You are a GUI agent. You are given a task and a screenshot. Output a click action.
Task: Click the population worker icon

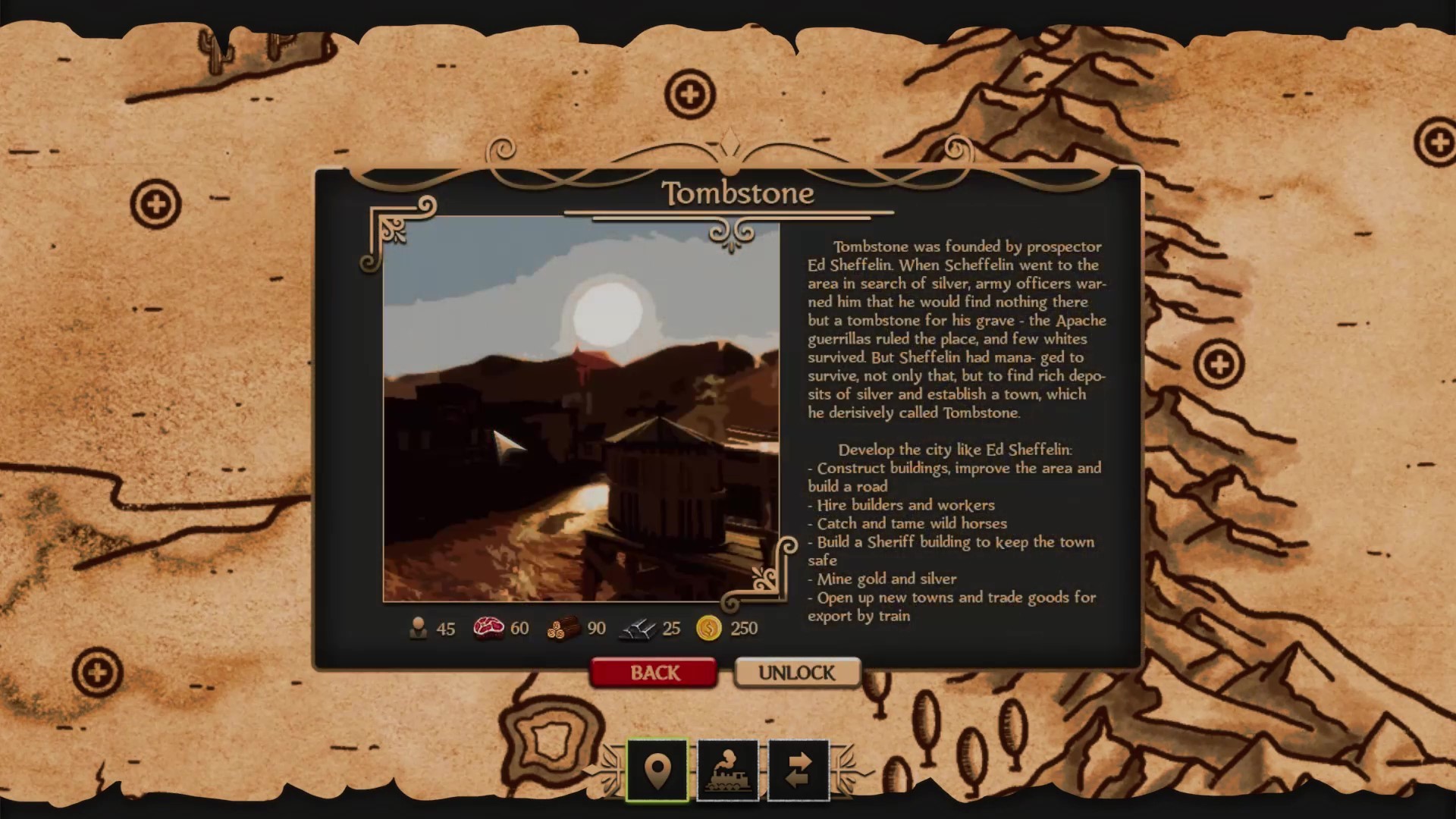(x=419, y=629)
